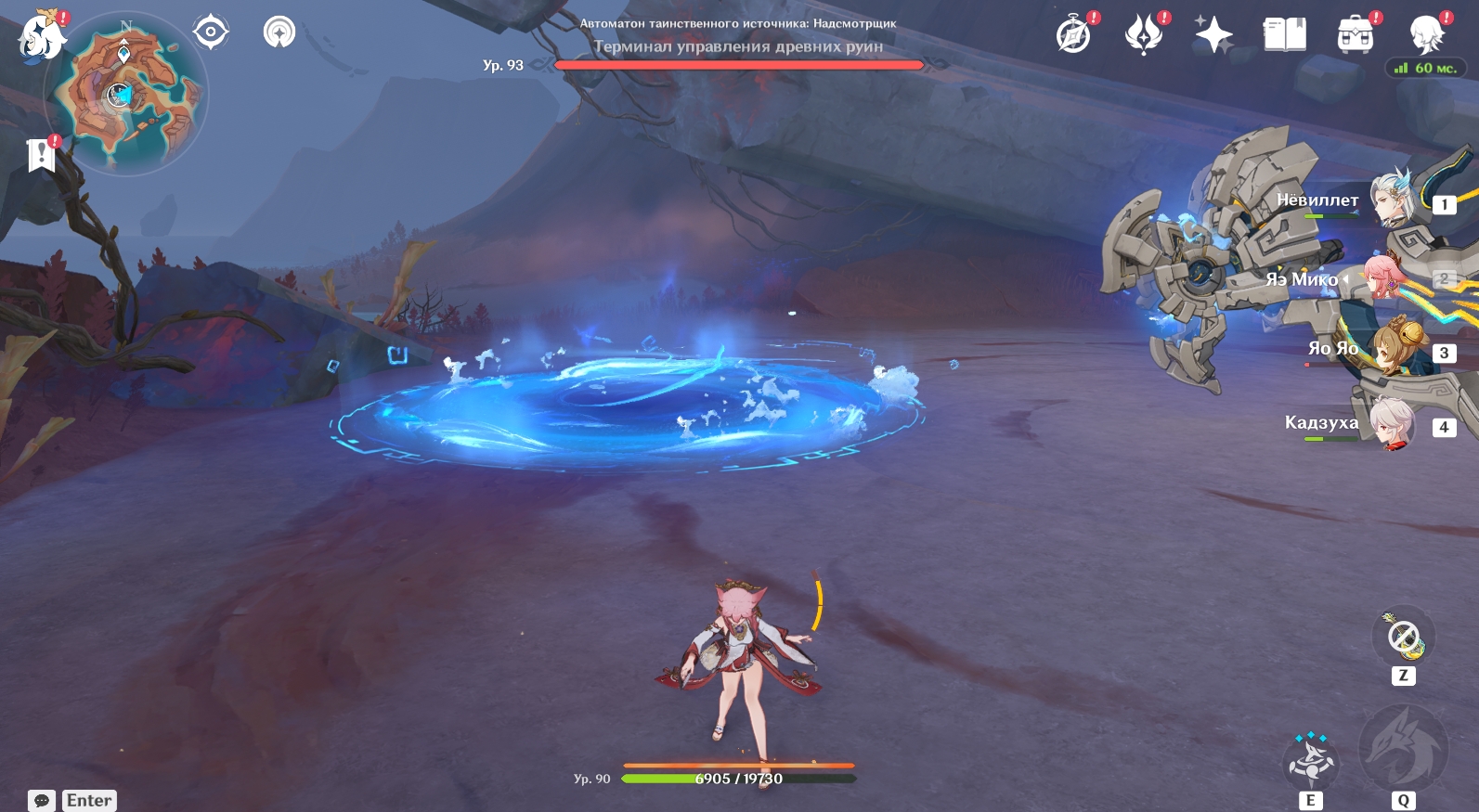
Task: Open the inventory backpack icon
Action: click(x=1355, y=36)
